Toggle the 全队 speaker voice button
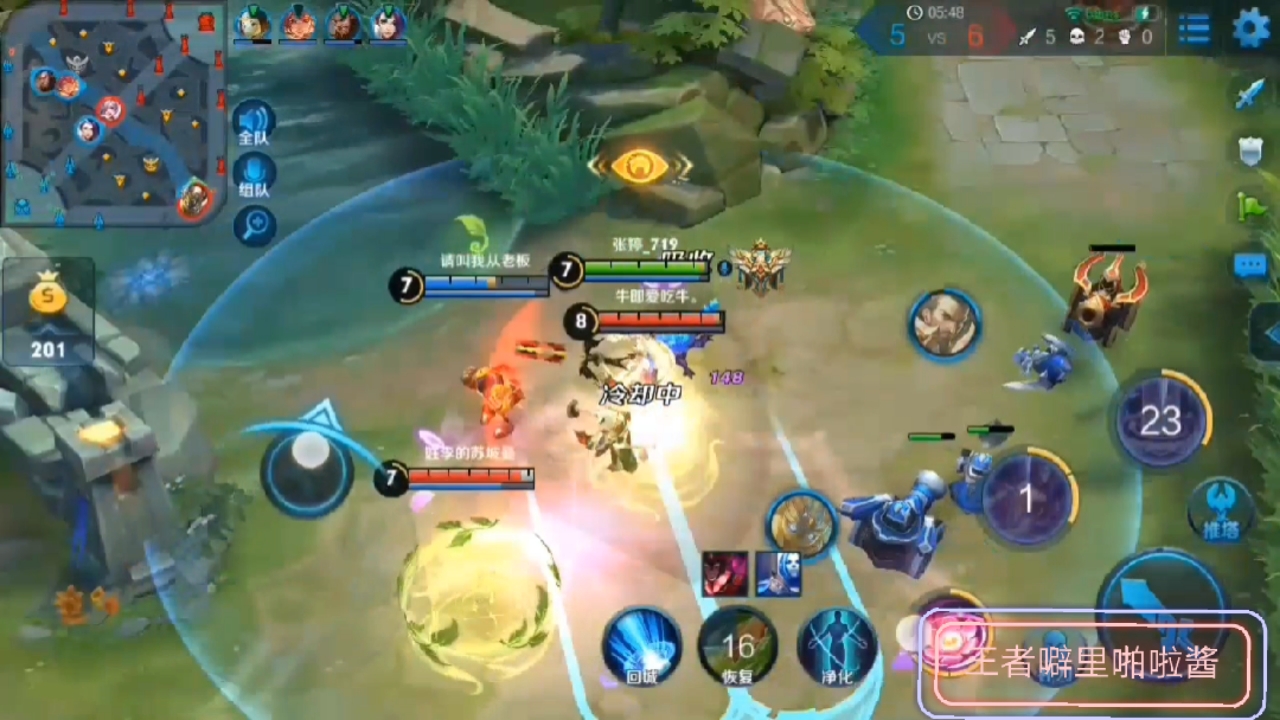 click(254, 125)
